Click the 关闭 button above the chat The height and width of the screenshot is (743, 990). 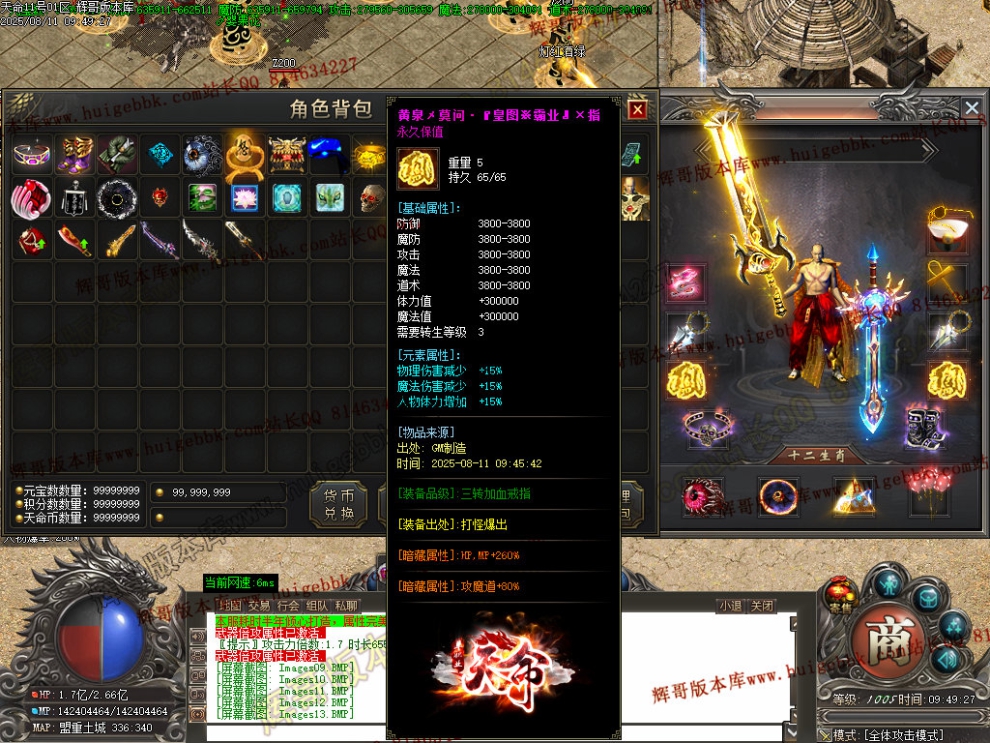(762, 605)
